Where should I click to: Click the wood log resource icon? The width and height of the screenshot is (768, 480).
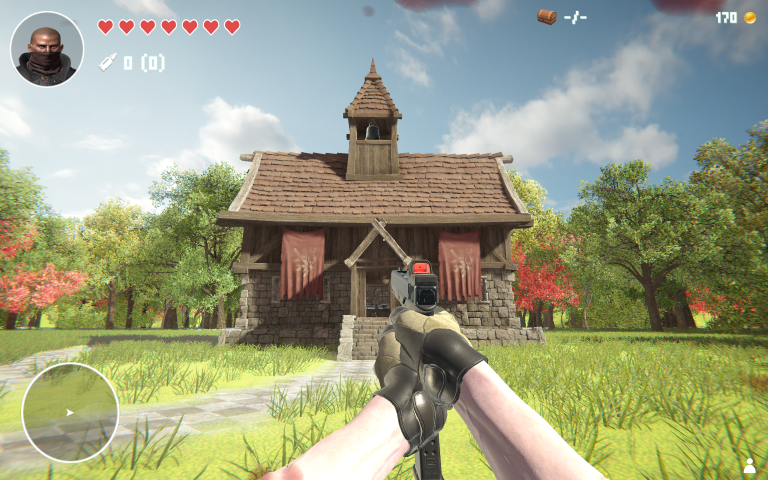(546, 17)
